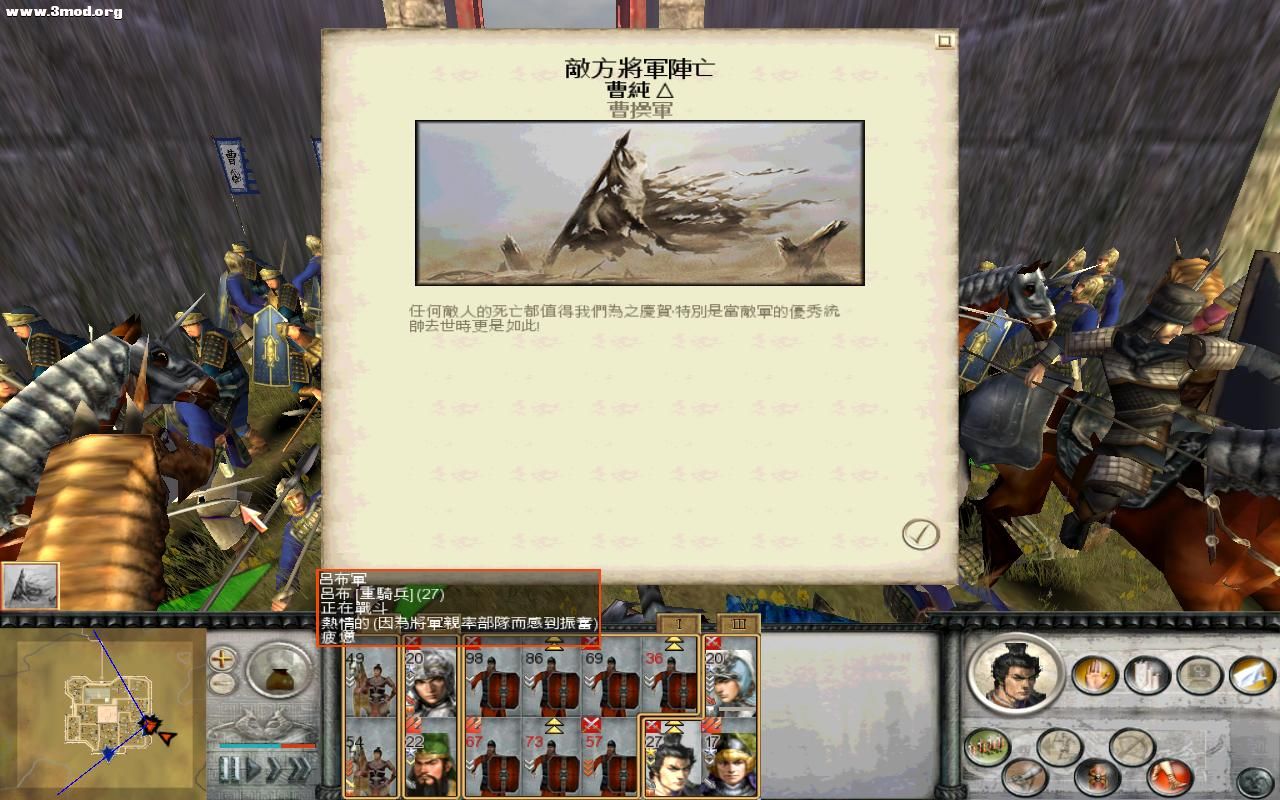
Task: Pause the battle
Action: point(230,770)
